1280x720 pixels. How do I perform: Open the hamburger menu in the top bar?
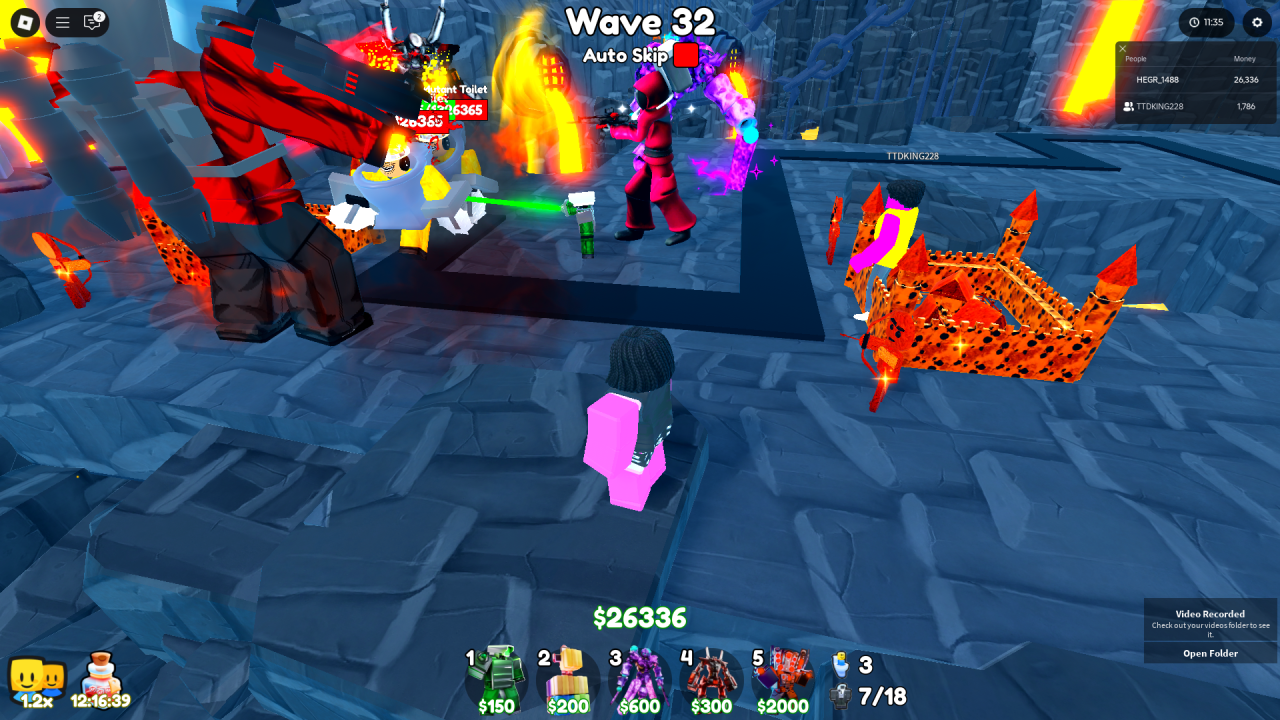[x=62, y=22]
